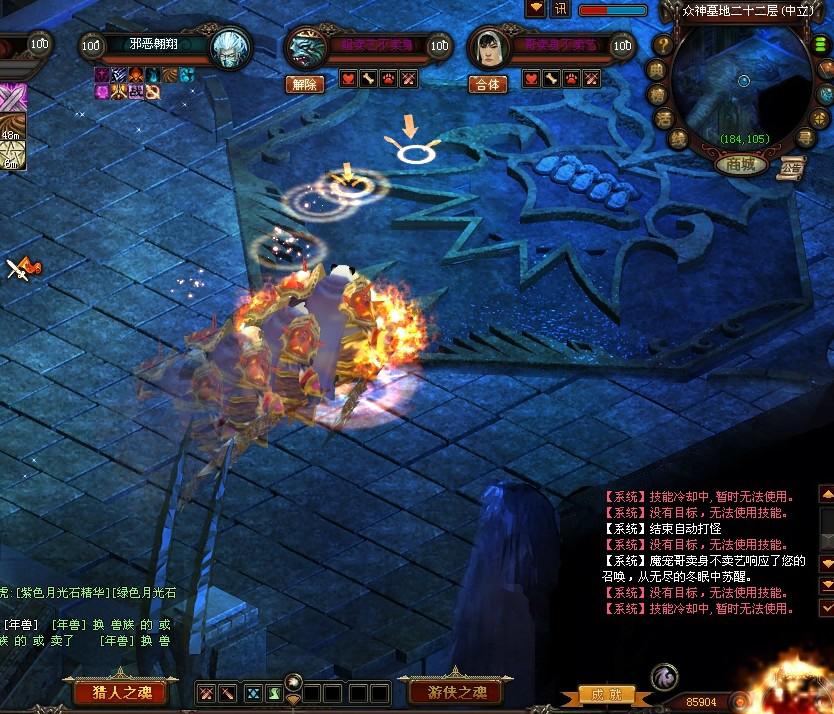Select the 游侠之魂 ranger soul button
Image resolution: width=834 pixels, height=714 pixels.
point(450,692)
